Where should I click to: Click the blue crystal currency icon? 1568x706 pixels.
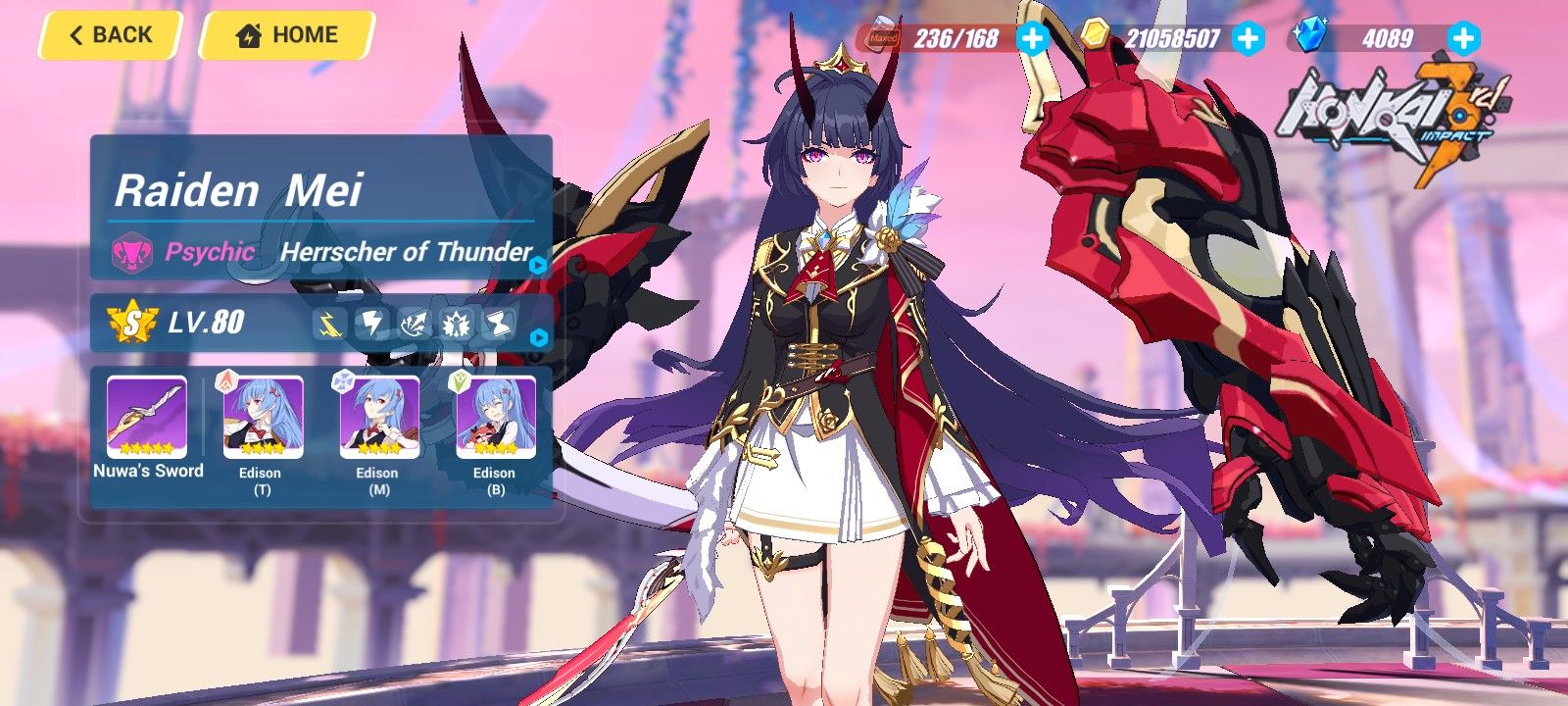click(x=1313, y=34)
